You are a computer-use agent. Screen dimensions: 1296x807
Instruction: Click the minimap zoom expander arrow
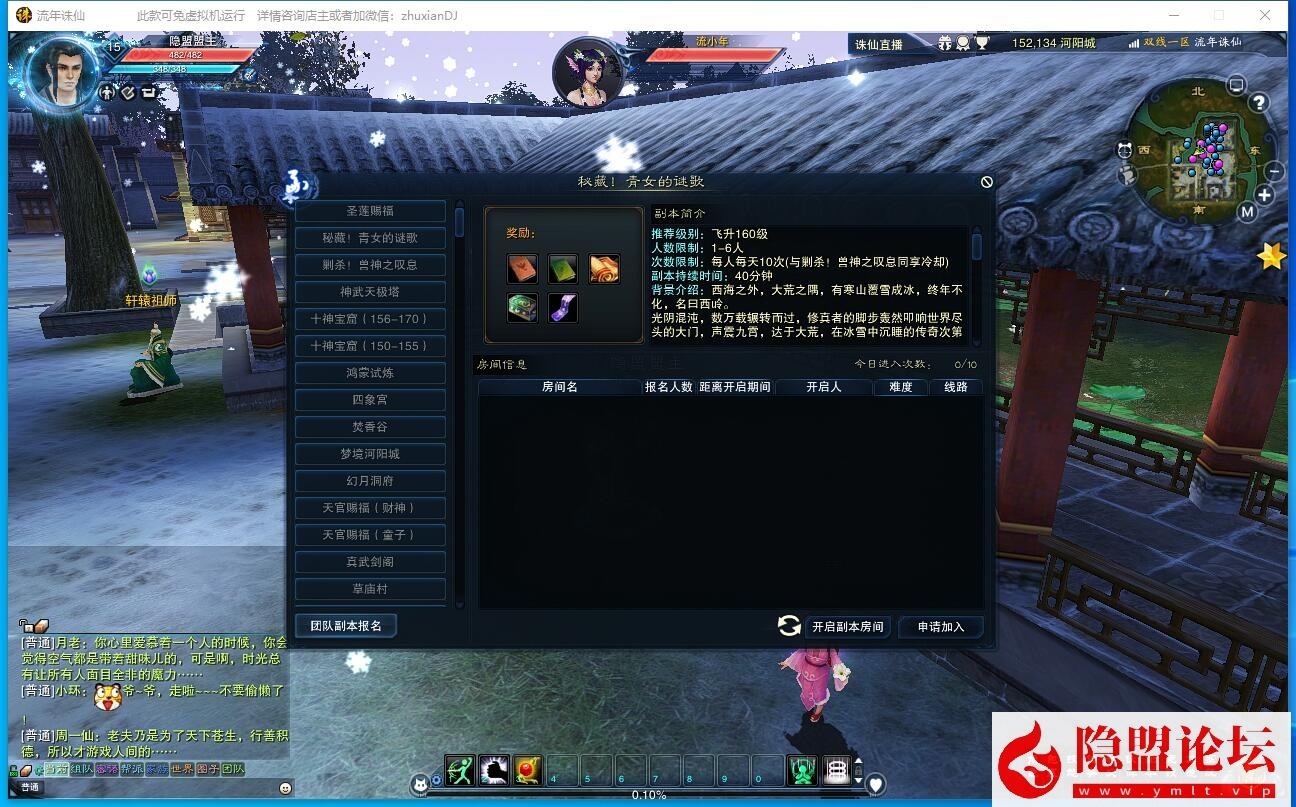point(1264,195)
